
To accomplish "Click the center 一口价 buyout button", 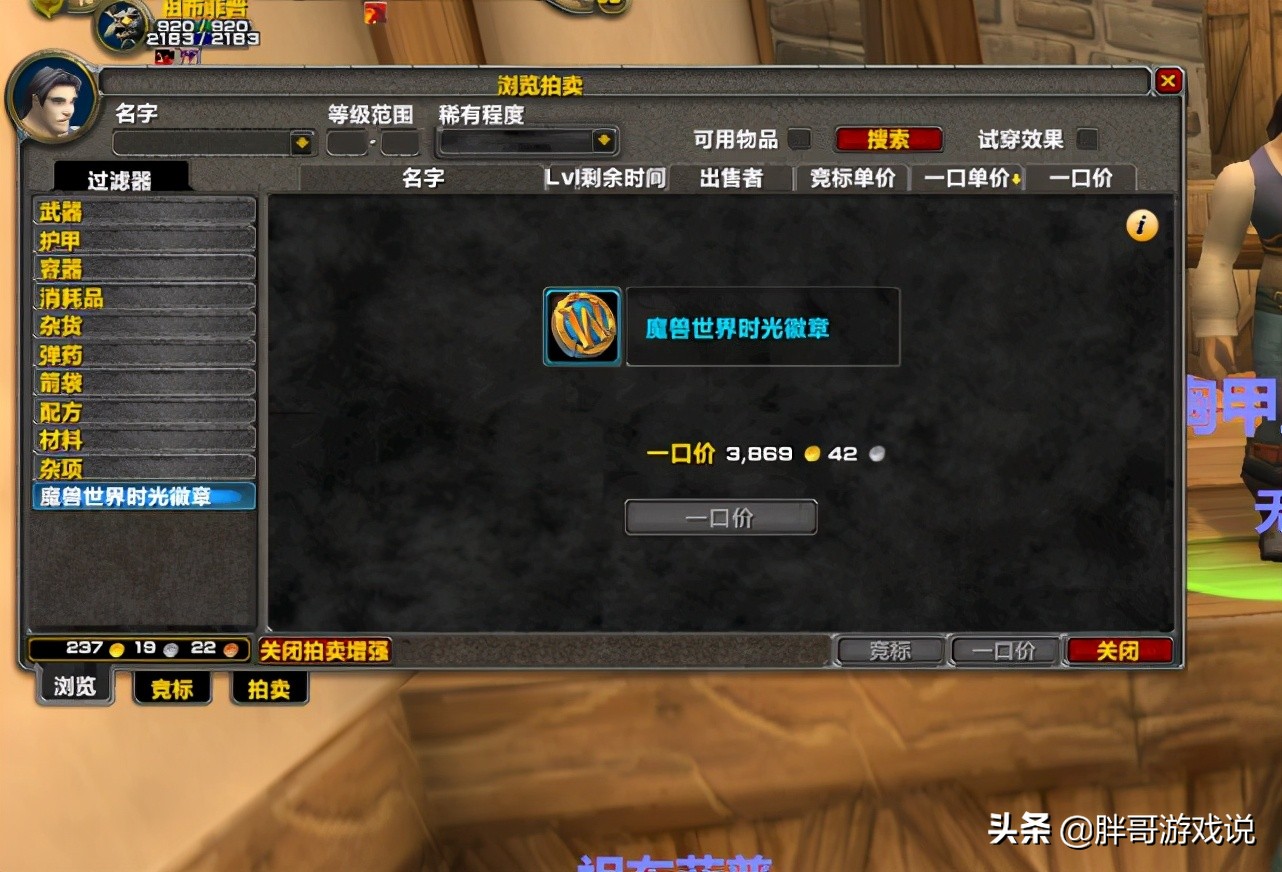I will pyautogui.click(x=720, y=517).
